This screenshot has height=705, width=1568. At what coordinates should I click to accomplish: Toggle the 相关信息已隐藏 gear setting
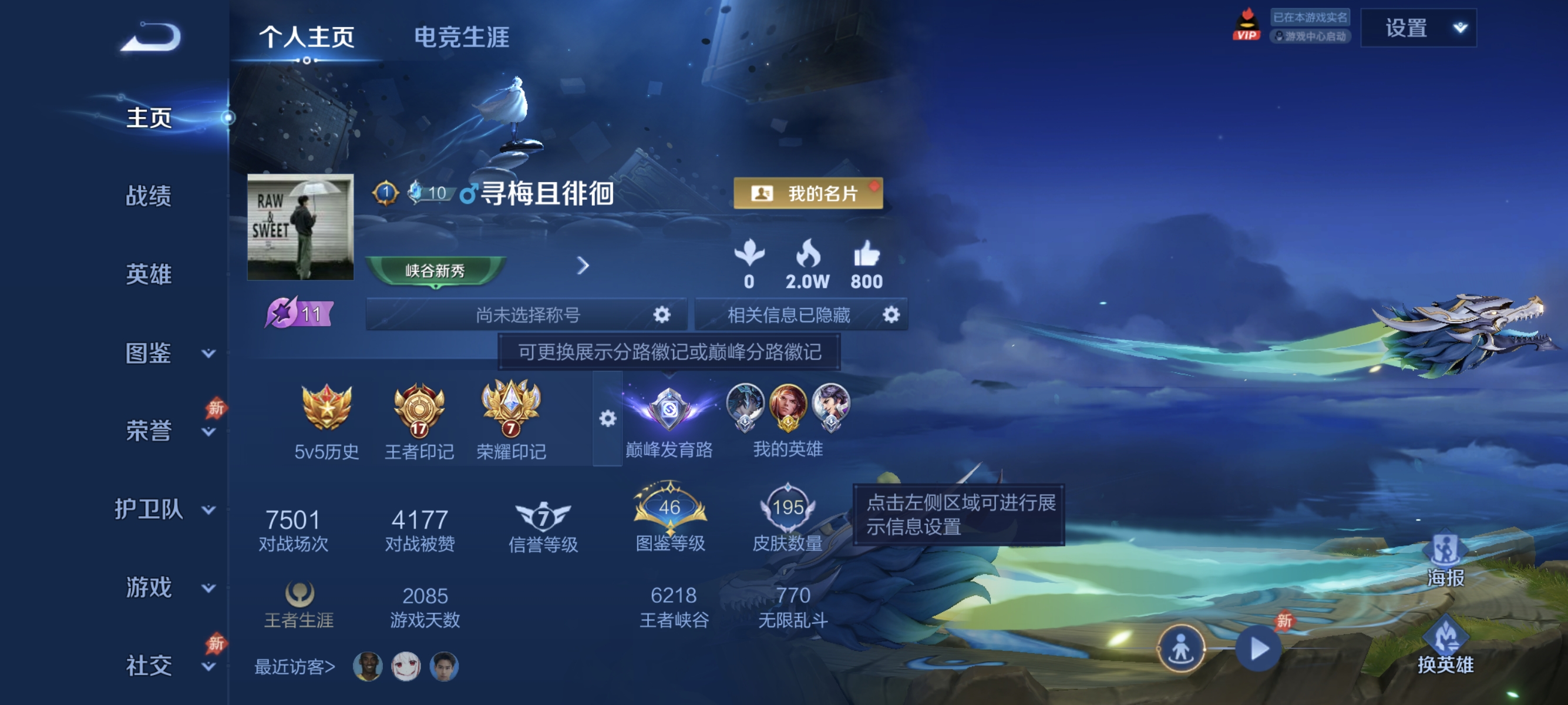point(891,314)
